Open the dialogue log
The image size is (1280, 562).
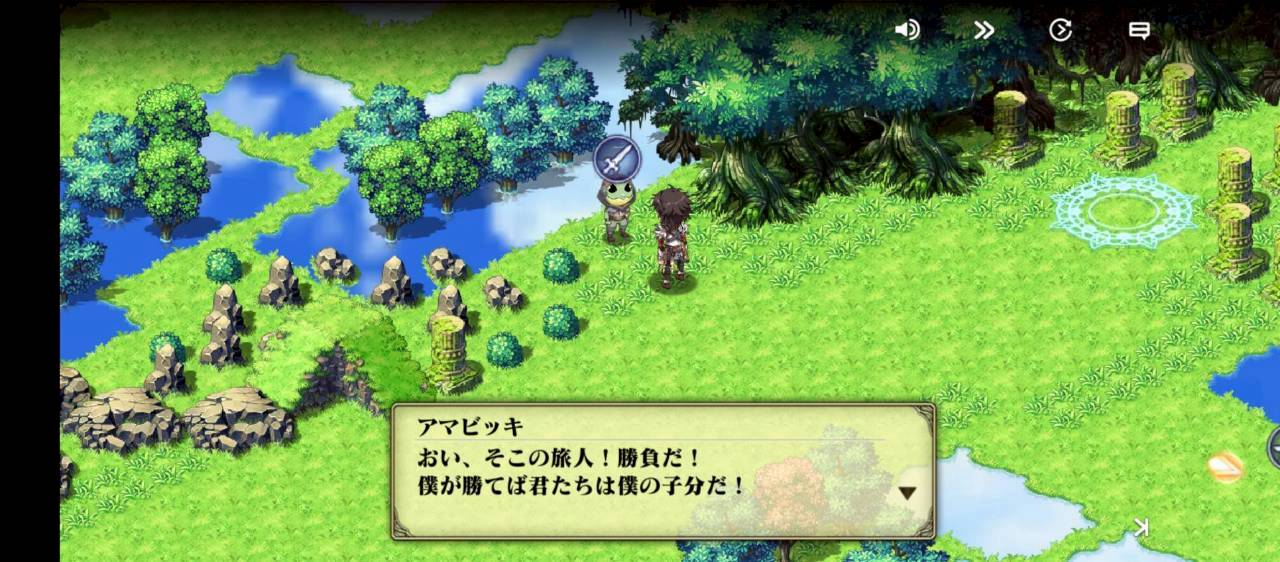pos(1138,30)
